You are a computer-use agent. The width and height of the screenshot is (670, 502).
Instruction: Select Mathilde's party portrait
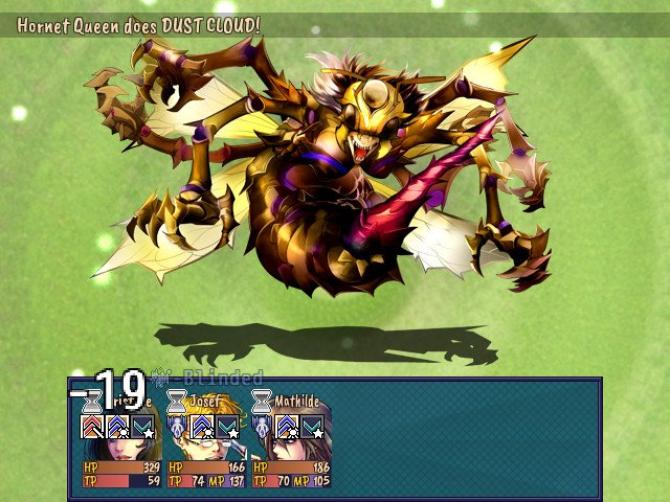(291, 443)
